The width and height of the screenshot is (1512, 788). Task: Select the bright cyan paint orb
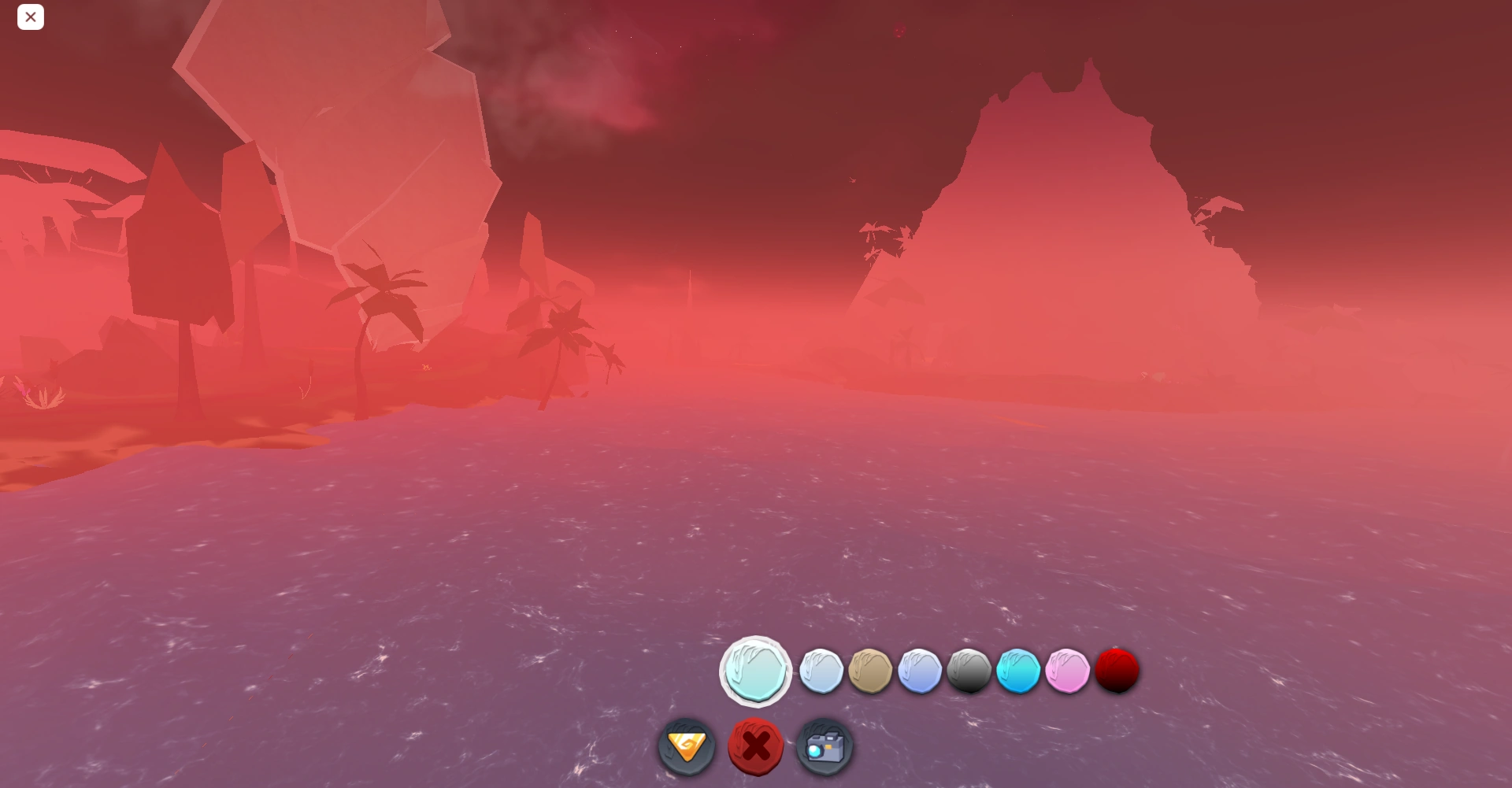[1019, 671]
